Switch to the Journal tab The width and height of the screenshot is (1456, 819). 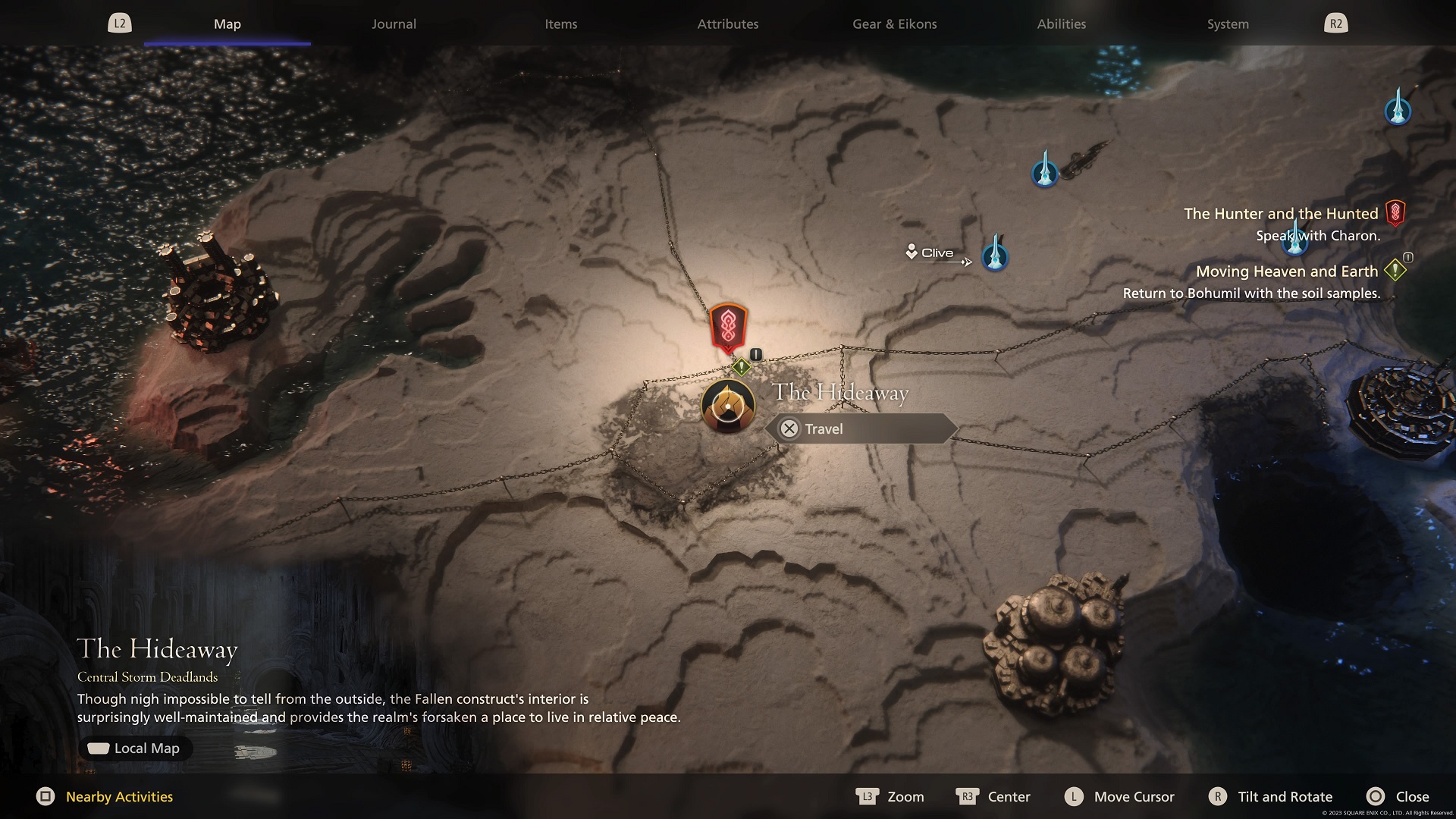(394, 24)
